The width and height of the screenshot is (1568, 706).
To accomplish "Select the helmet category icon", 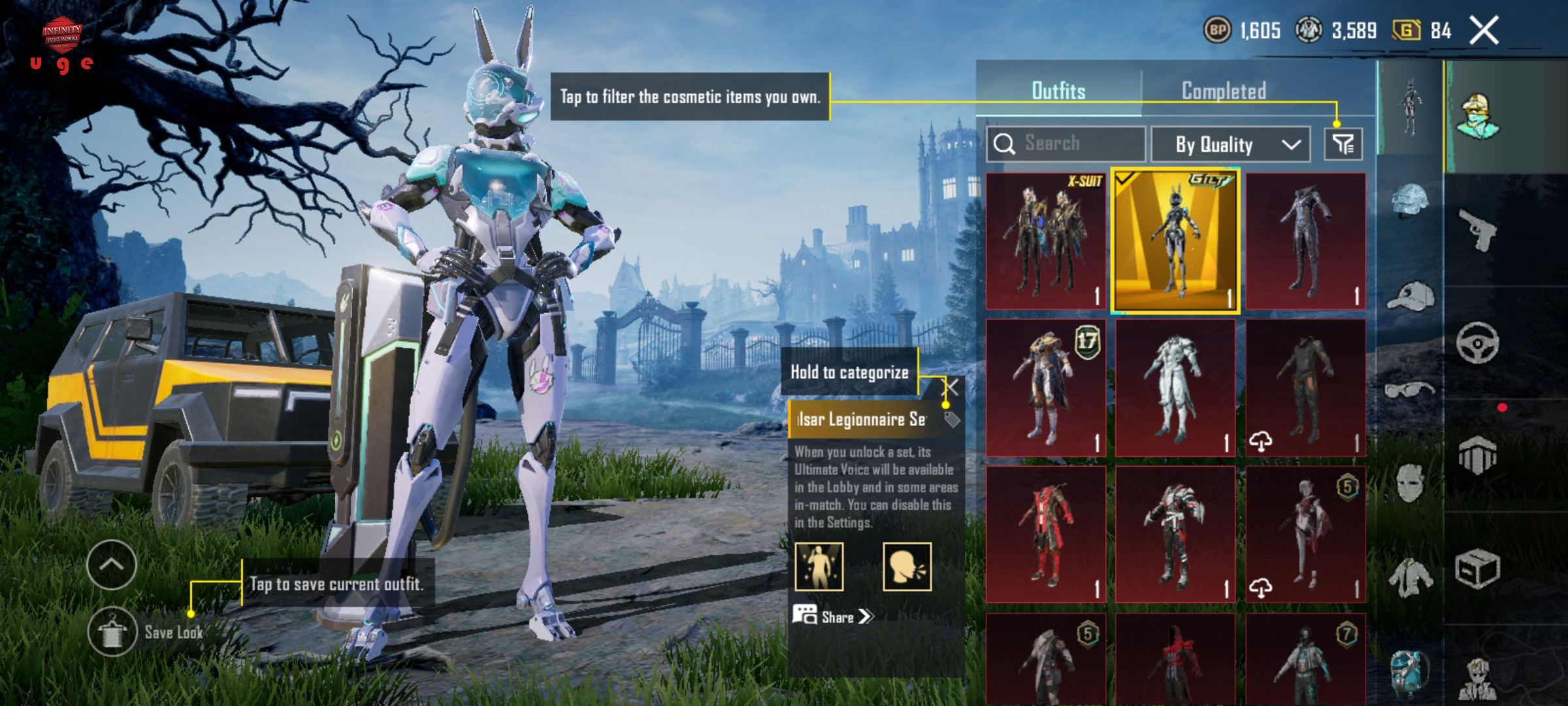I will click(x=1409, y=199).
